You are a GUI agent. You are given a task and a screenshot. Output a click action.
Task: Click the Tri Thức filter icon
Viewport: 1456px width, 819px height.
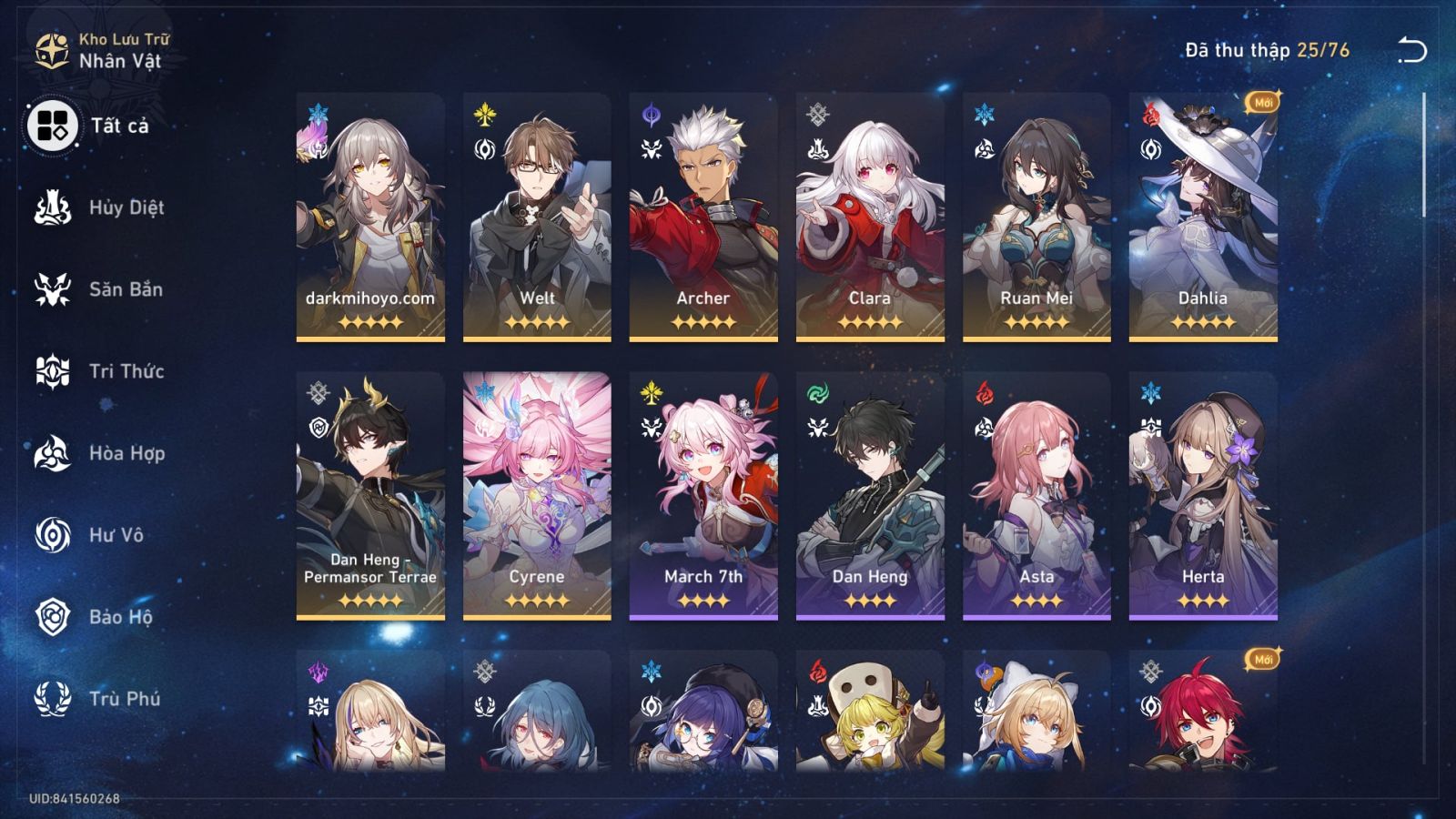[53, 371]
